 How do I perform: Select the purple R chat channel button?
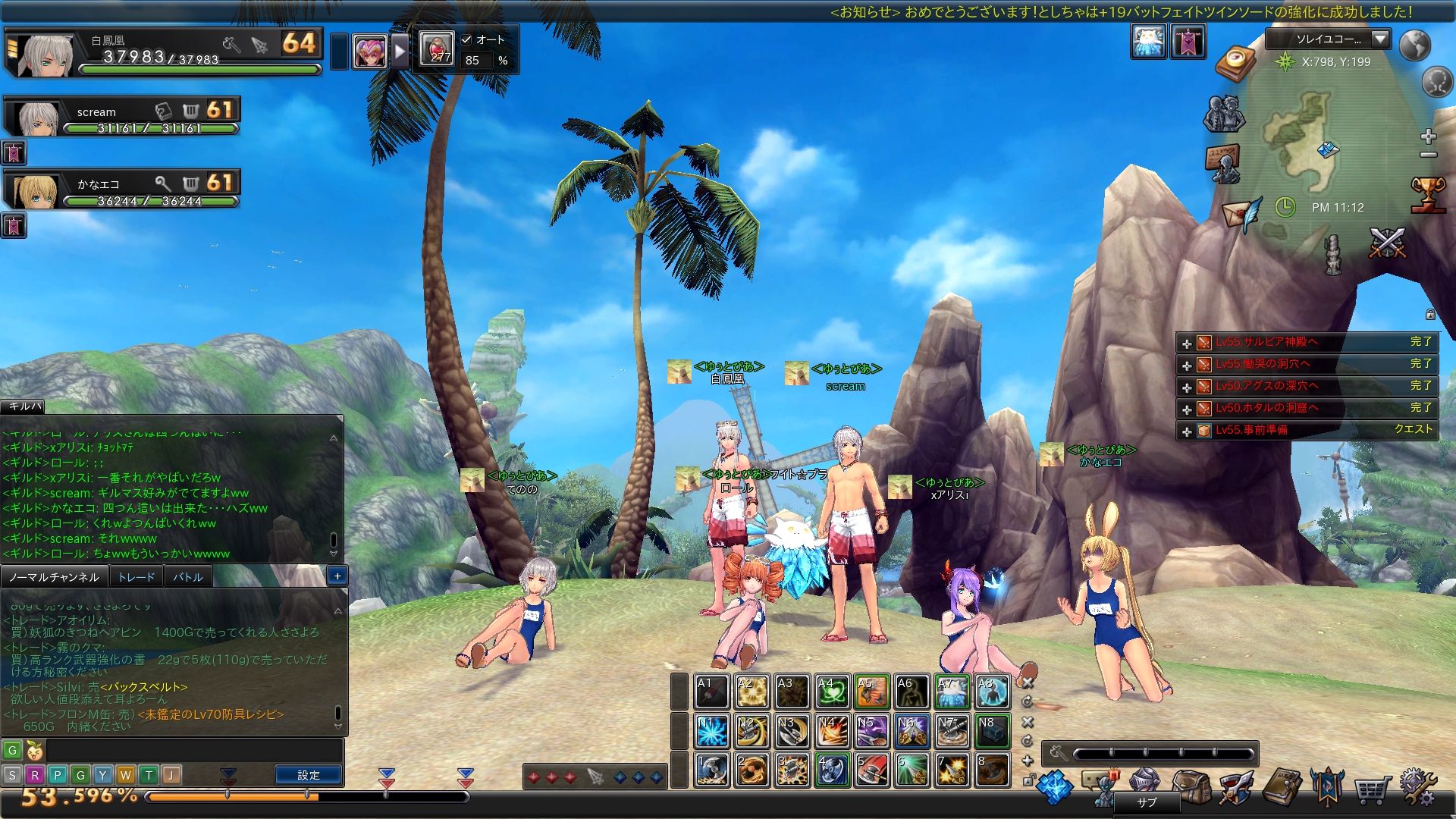click(x=35, y=775)
